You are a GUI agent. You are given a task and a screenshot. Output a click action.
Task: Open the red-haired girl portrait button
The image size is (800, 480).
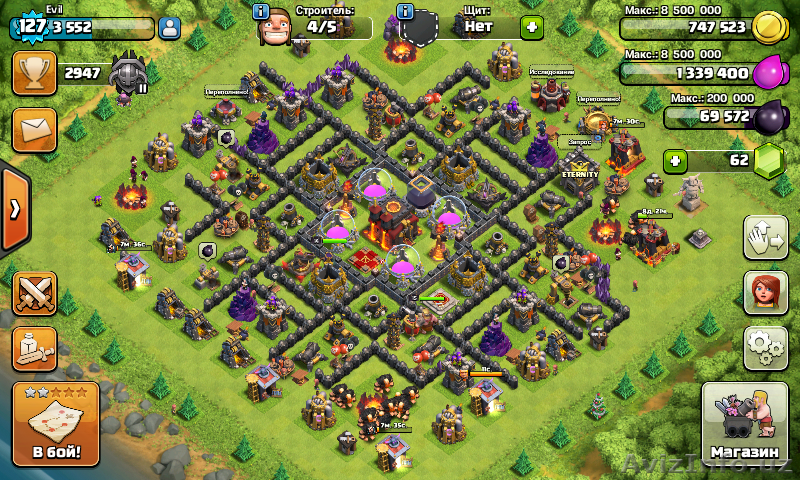coord(766,293)
